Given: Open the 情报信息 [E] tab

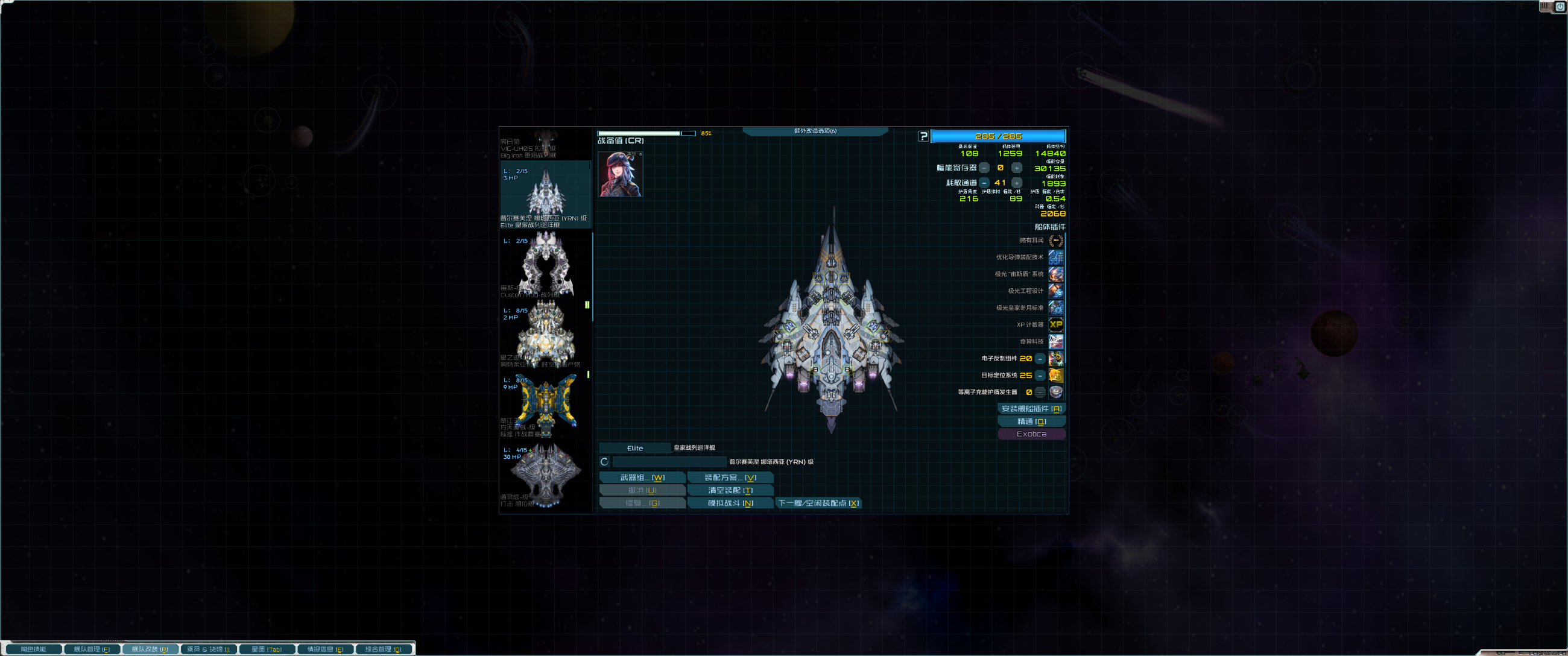Looking at the screenshot, I should 325,649.
